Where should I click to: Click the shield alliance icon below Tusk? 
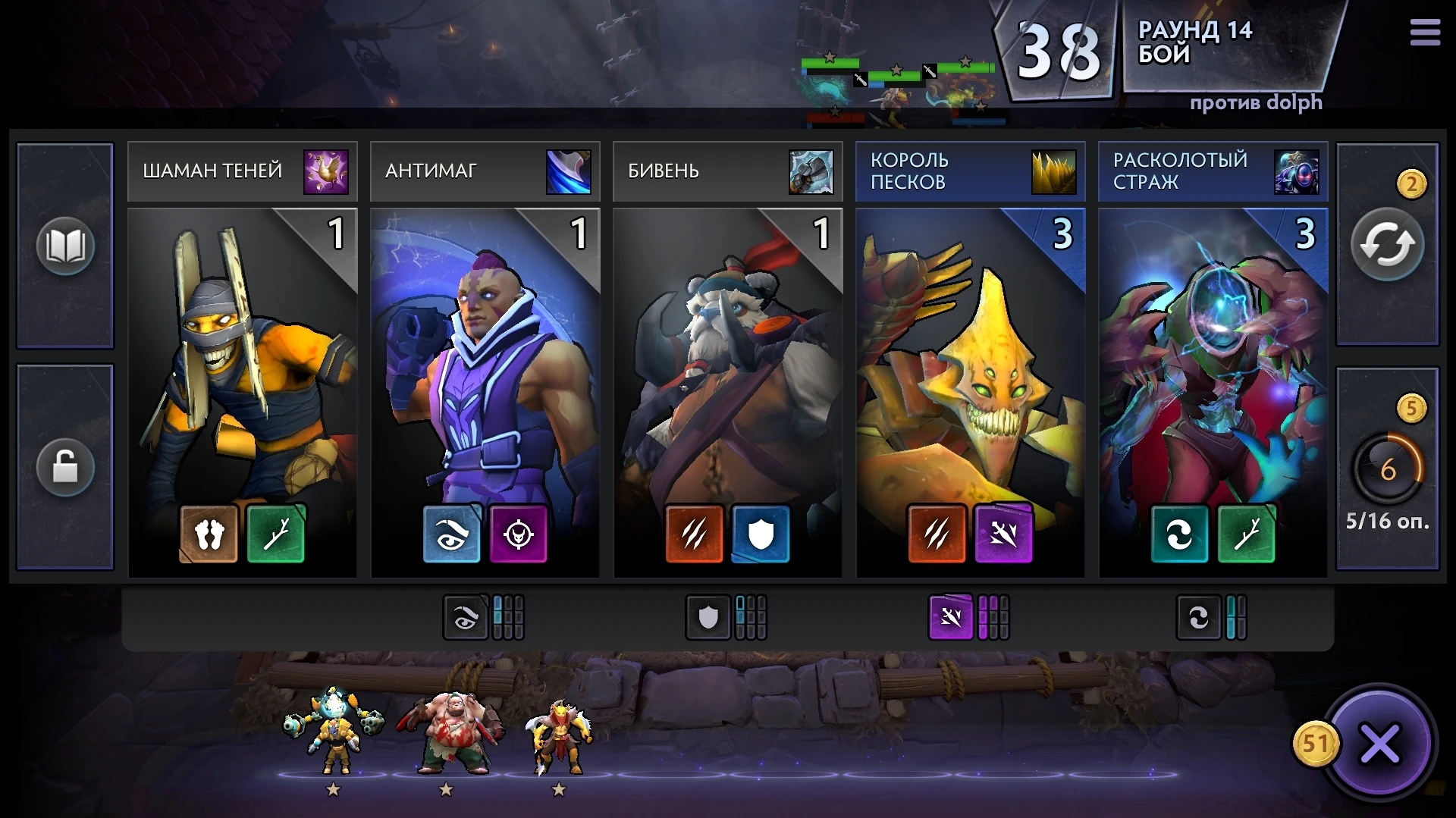761,534
